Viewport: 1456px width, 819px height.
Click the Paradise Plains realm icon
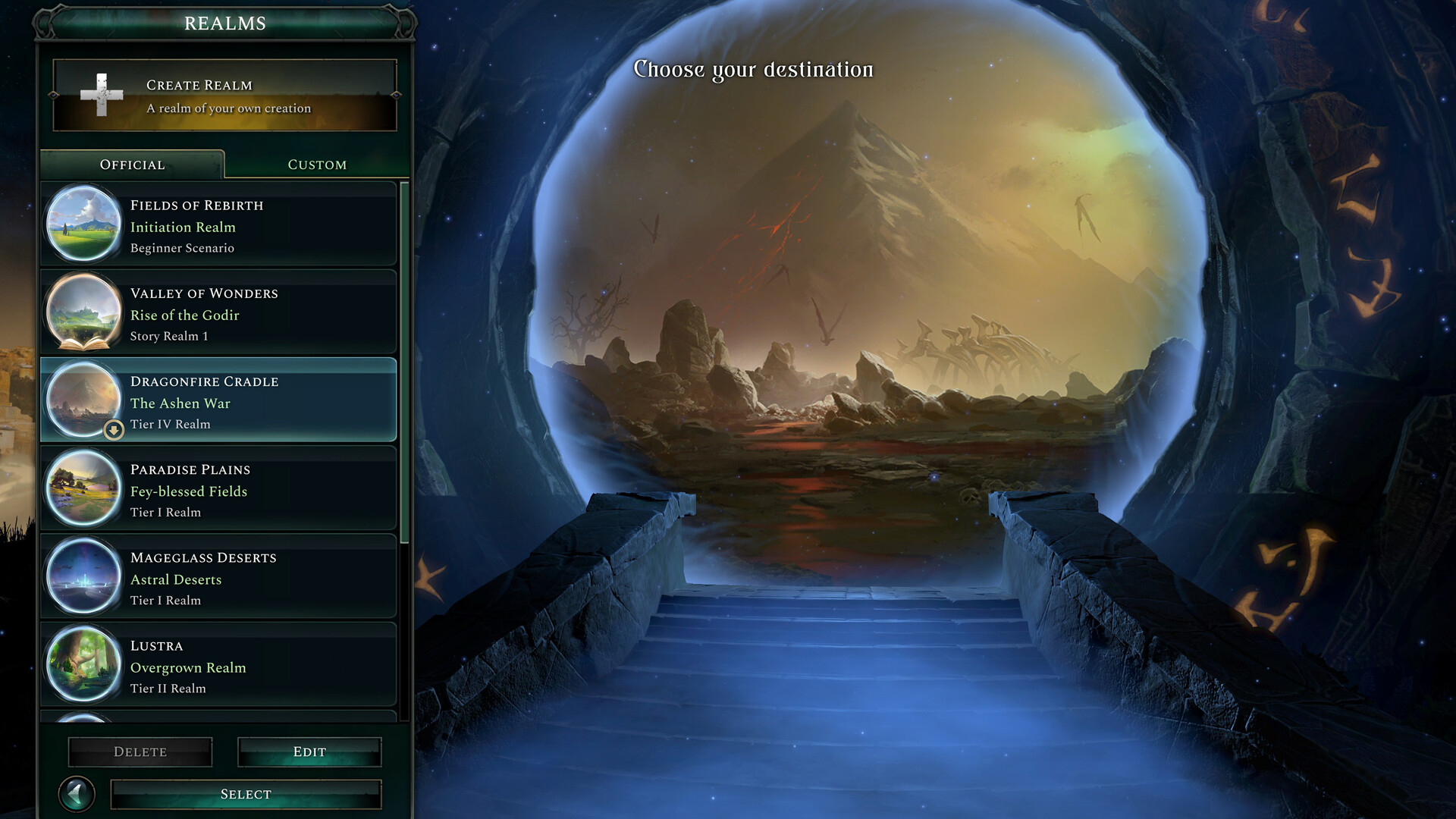[83, 489]
